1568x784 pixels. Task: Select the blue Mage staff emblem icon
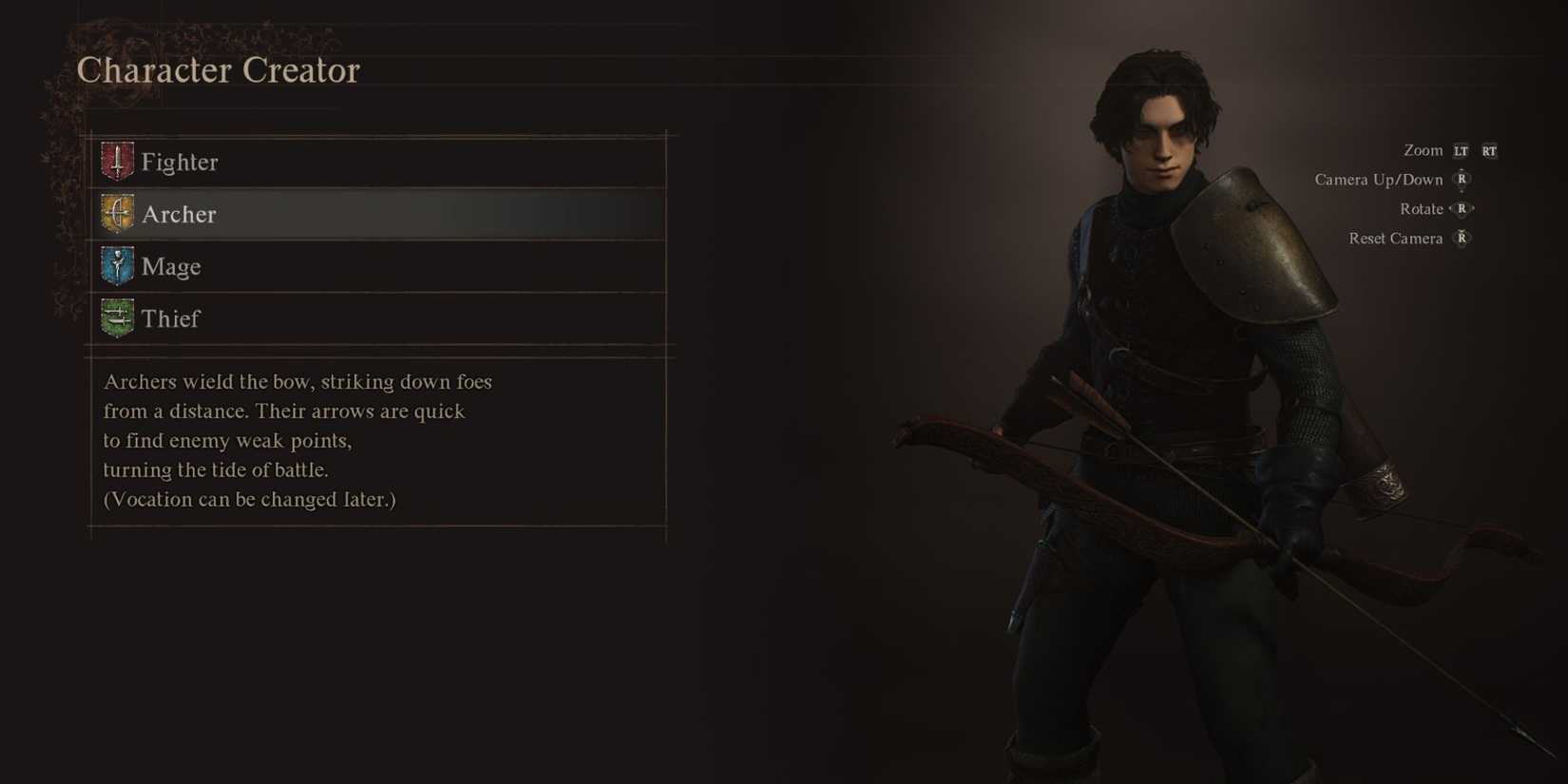116,266
